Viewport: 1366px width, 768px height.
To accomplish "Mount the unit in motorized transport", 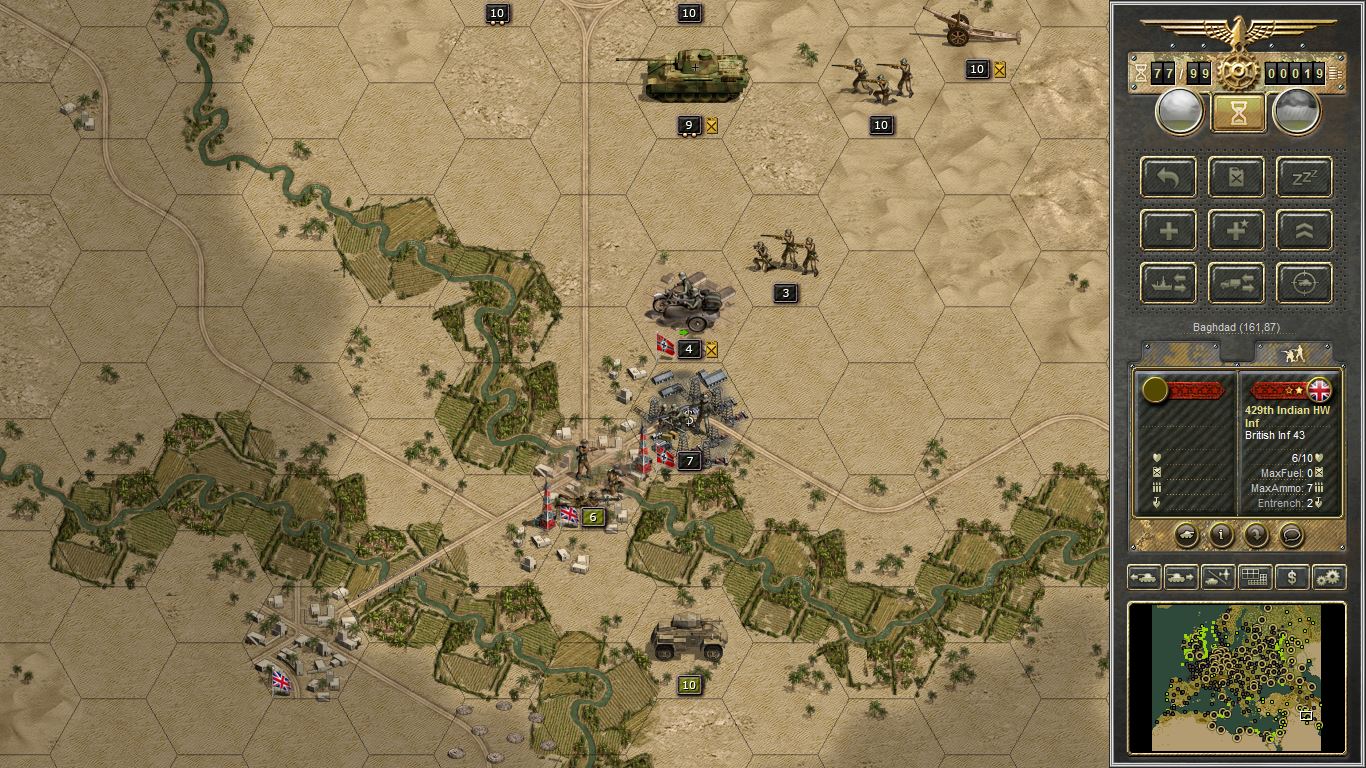I will pyautogui.click(x=1236, y=283).
